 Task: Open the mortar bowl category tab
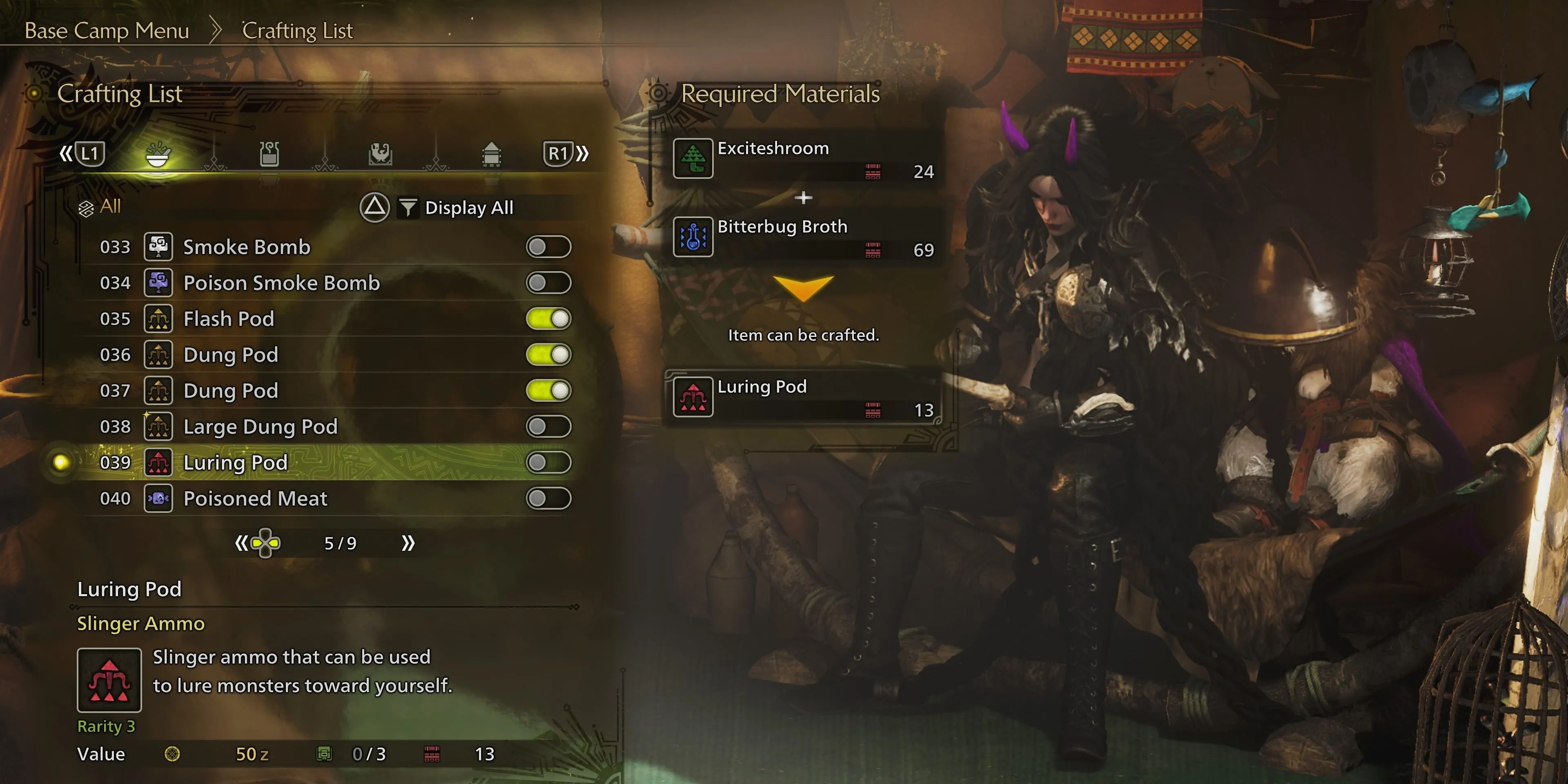click(158, 154)
